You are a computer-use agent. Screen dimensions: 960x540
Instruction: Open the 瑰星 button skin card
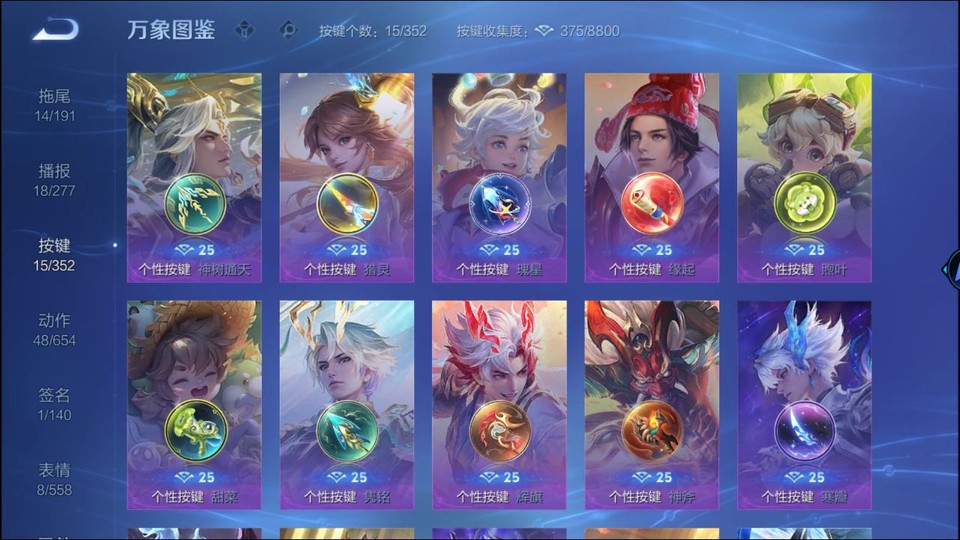499,177
